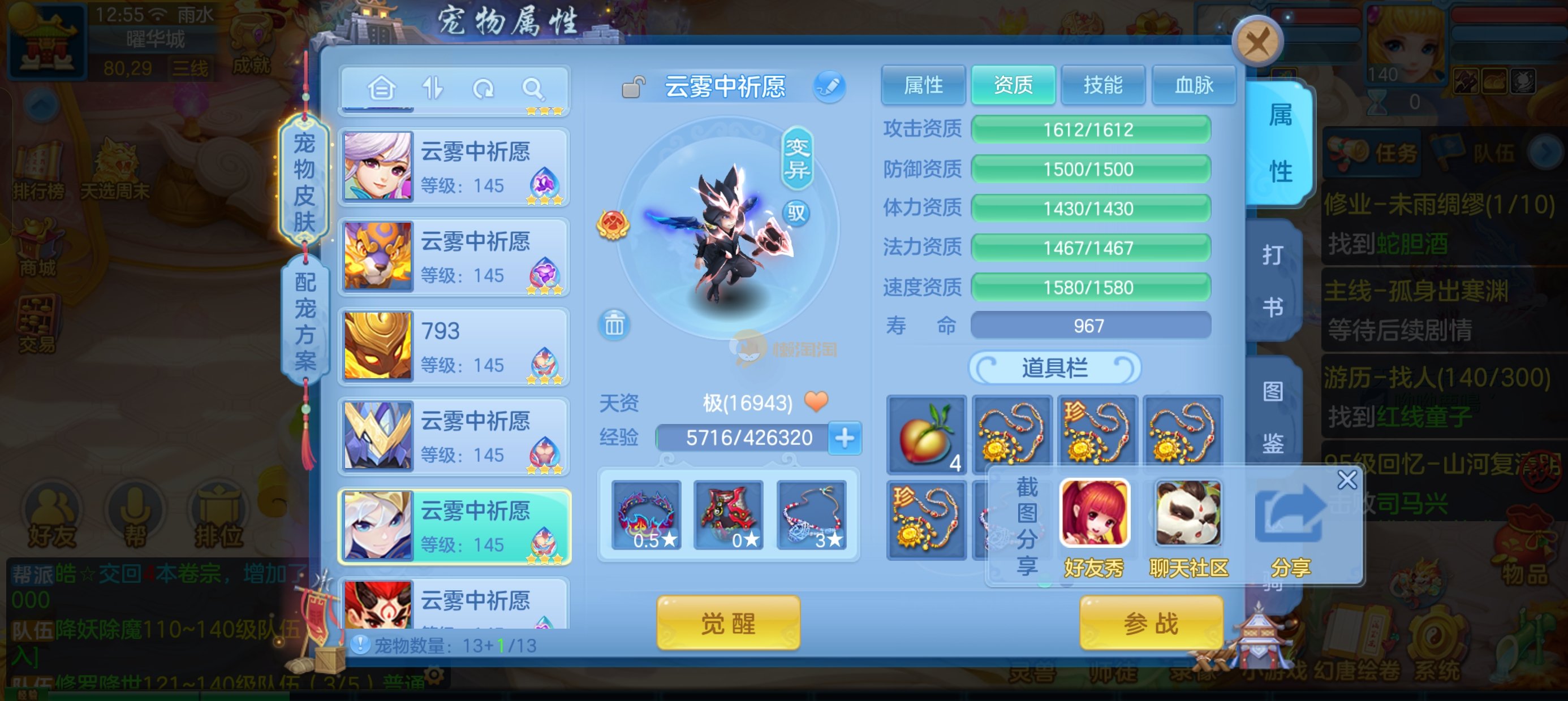This screenshot has height=701, width=1568.
Task: Open the 宠物皮肤 pet skin side tab
Action: tap(304, 181)
